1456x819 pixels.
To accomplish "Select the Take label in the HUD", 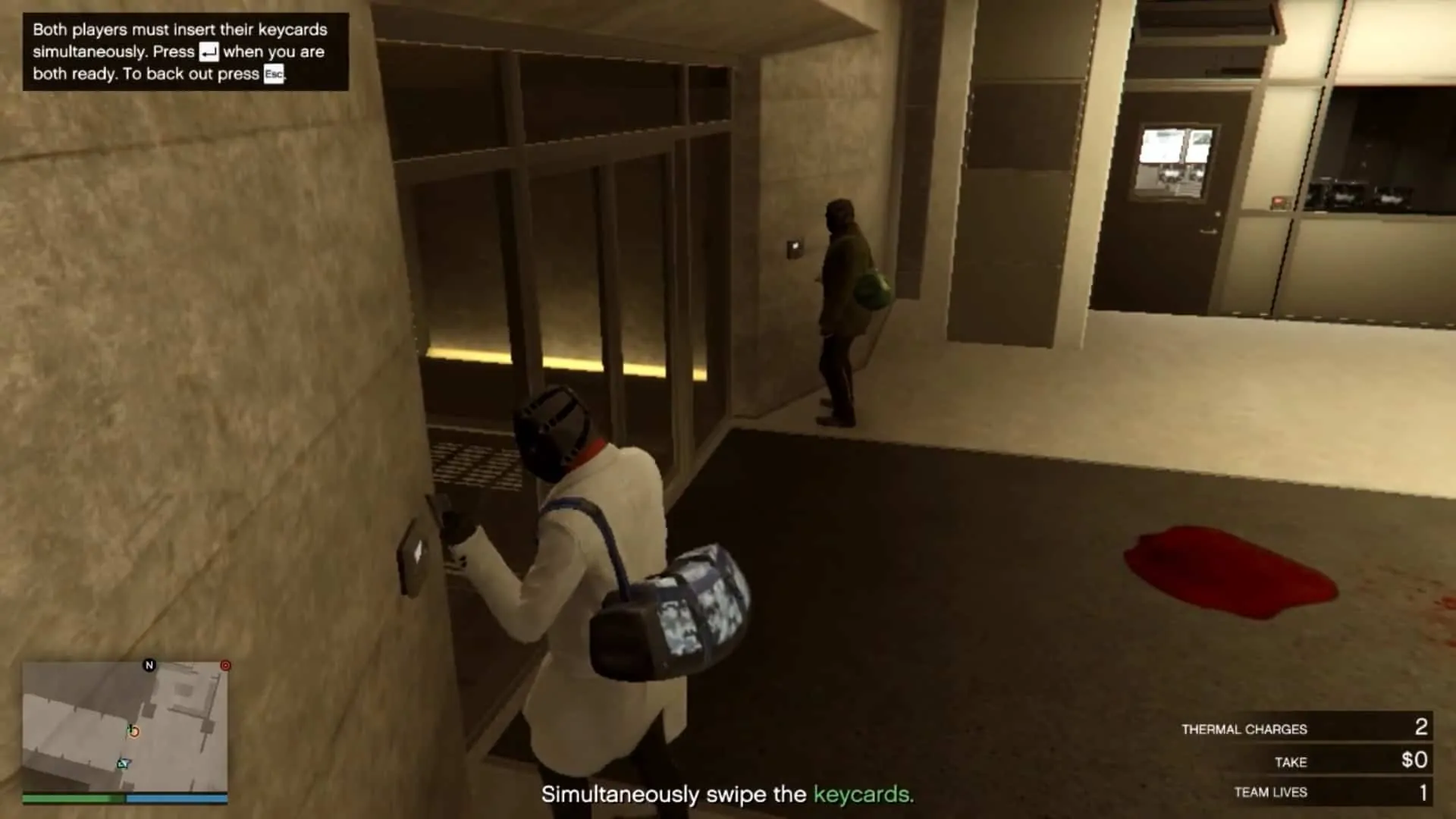I will (1291, 761).
